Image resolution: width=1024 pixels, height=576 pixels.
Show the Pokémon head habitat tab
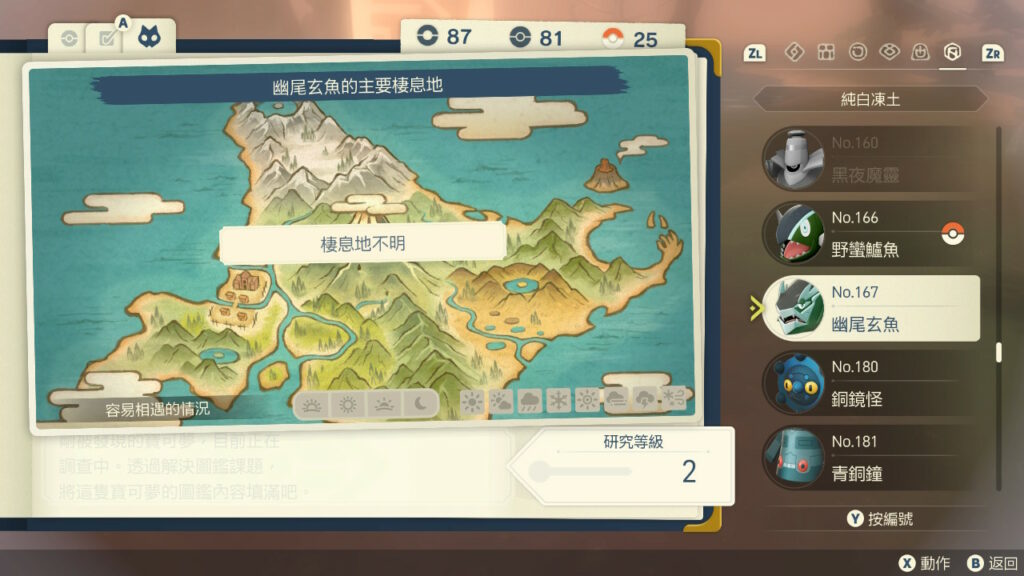point(149,37)
